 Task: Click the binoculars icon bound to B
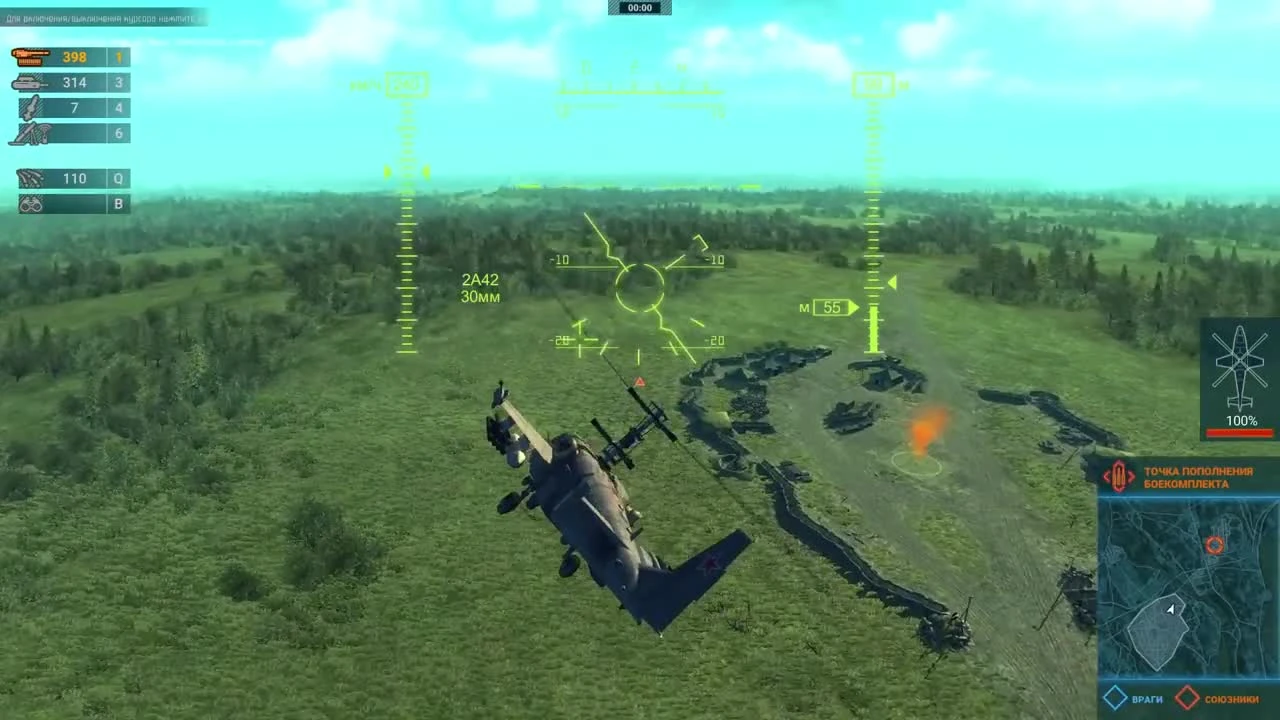point(30,203)
